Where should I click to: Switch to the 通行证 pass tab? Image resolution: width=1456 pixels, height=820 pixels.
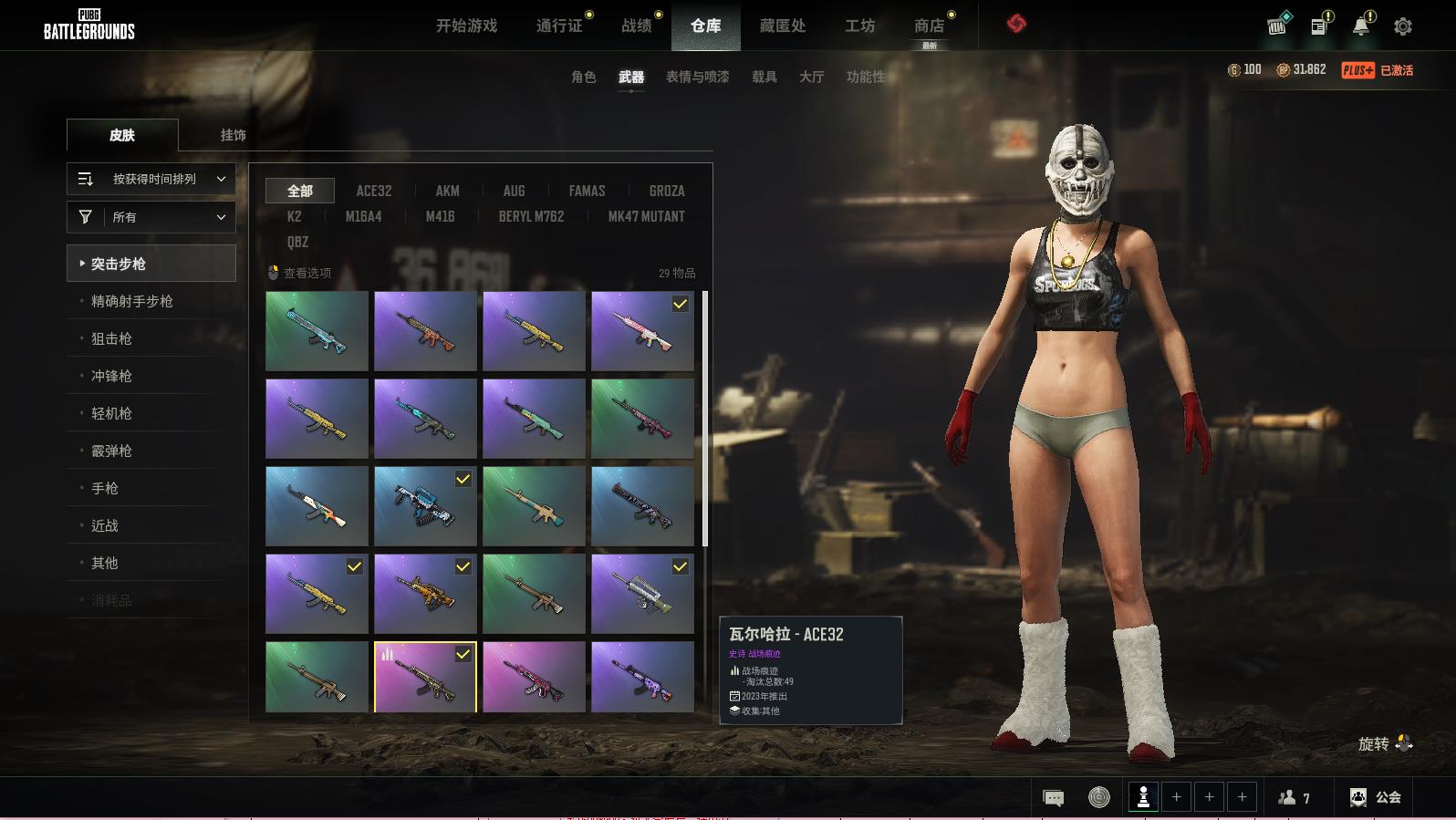559,26
